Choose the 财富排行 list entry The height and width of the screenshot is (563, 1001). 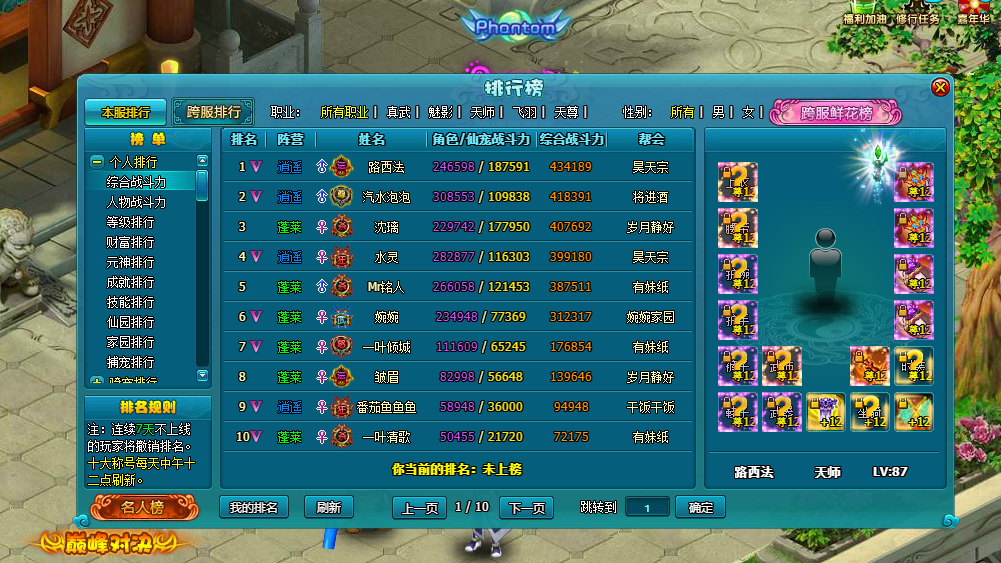pos(131,242)
